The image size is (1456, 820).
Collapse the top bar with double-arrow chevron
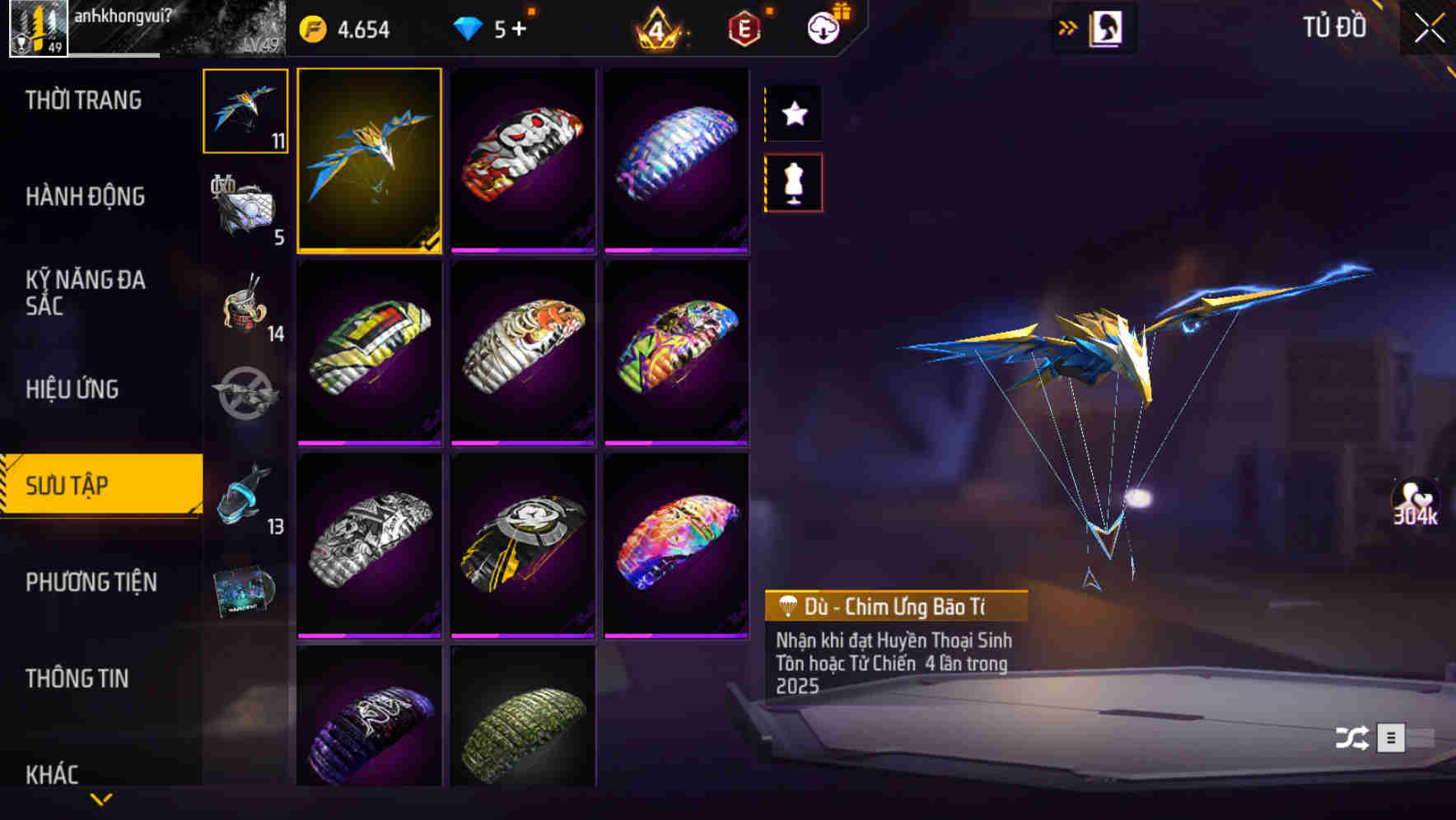[1066, 27]
